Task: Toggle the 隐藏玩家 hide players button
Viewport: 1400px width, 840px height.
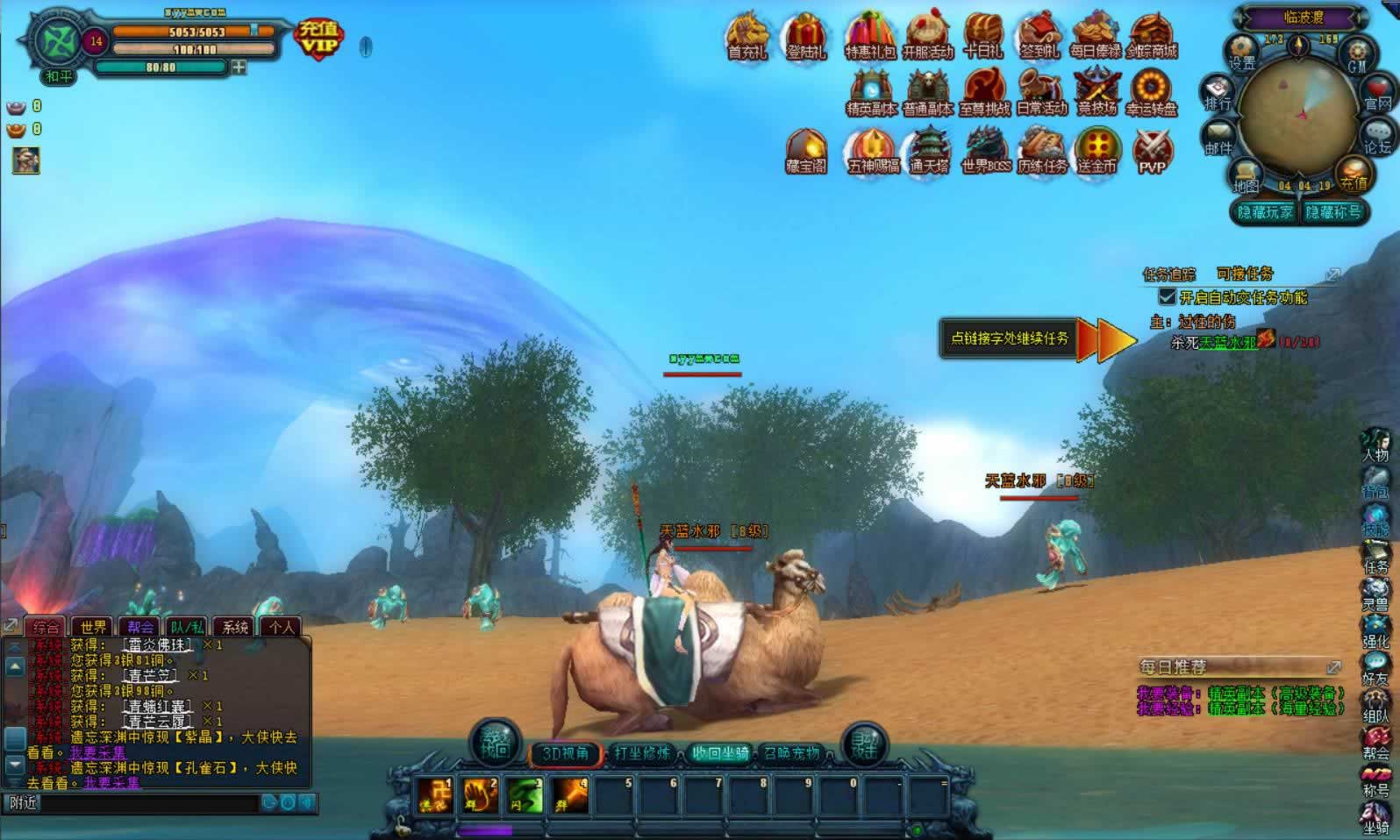Action: [x=1265, y=212]
